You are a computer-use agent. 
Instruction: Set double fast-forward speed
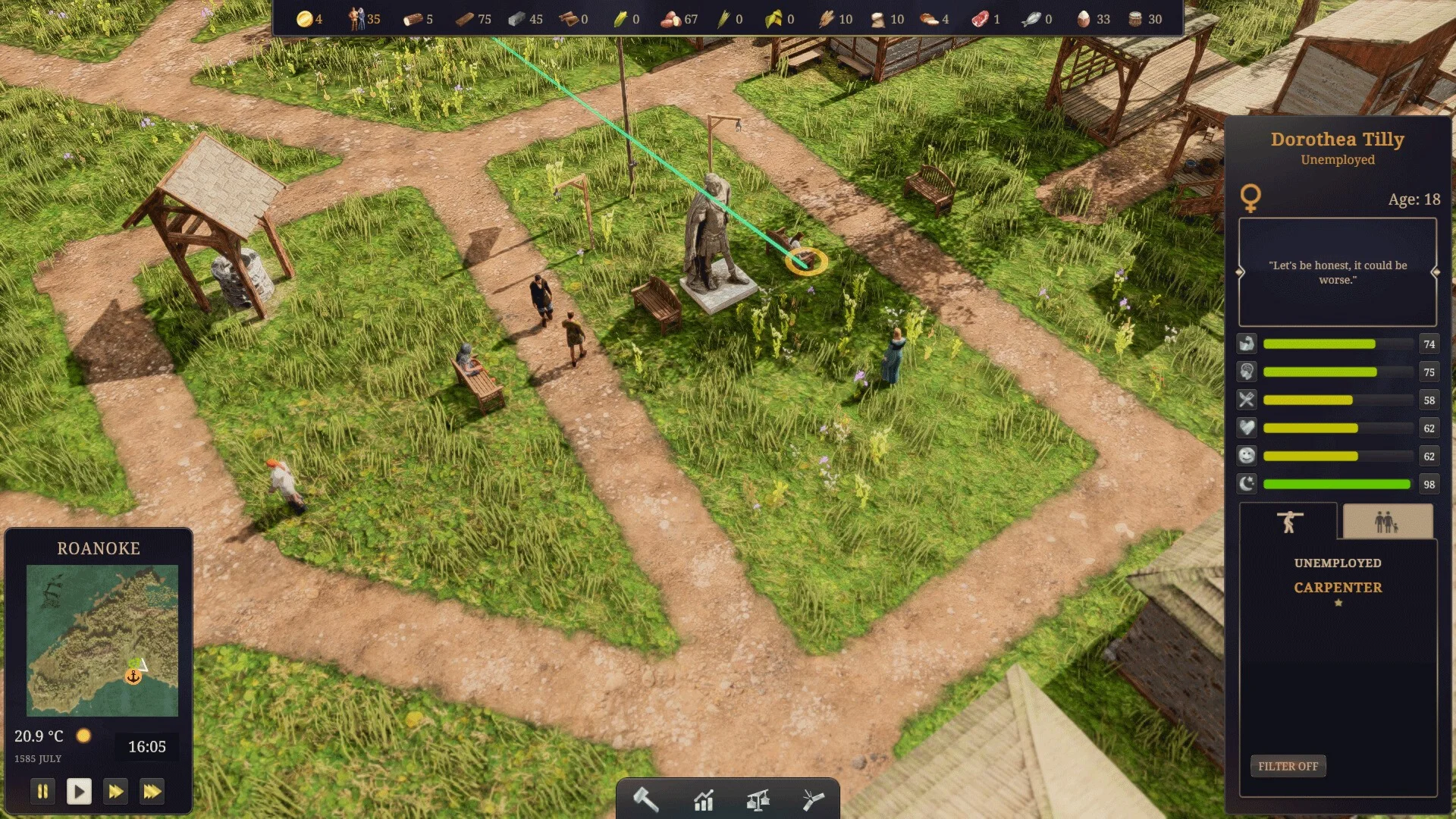pyautogui.click(x=115, y=792)
